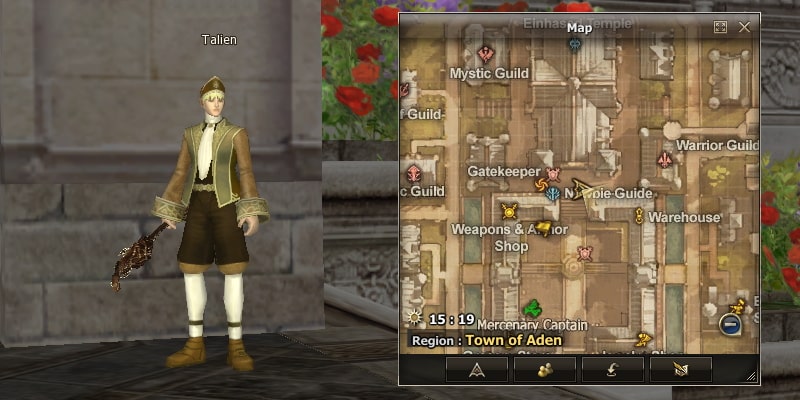Click the Weapons & Armor Shop marker

tap(510, 211)
